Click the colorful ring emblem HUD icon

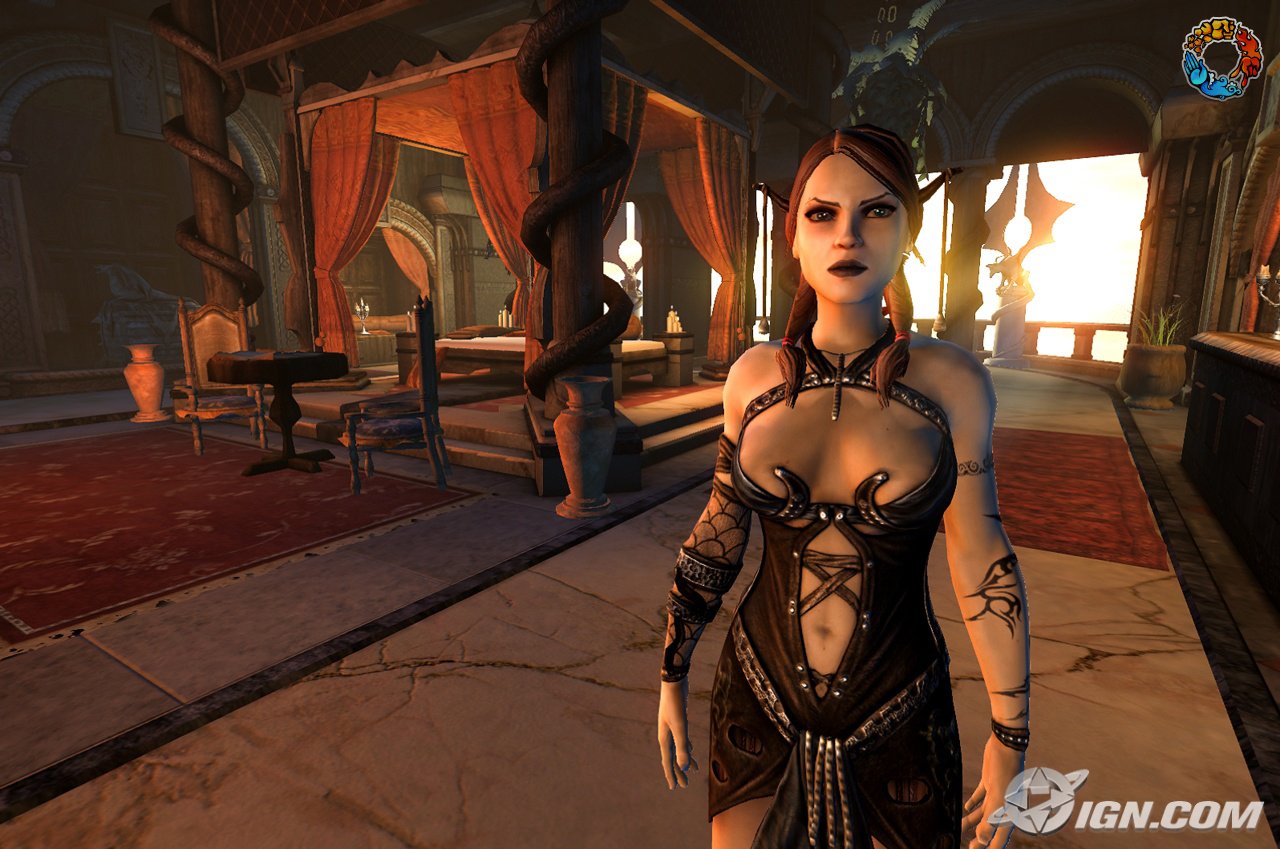click(x=1221, y=58)
